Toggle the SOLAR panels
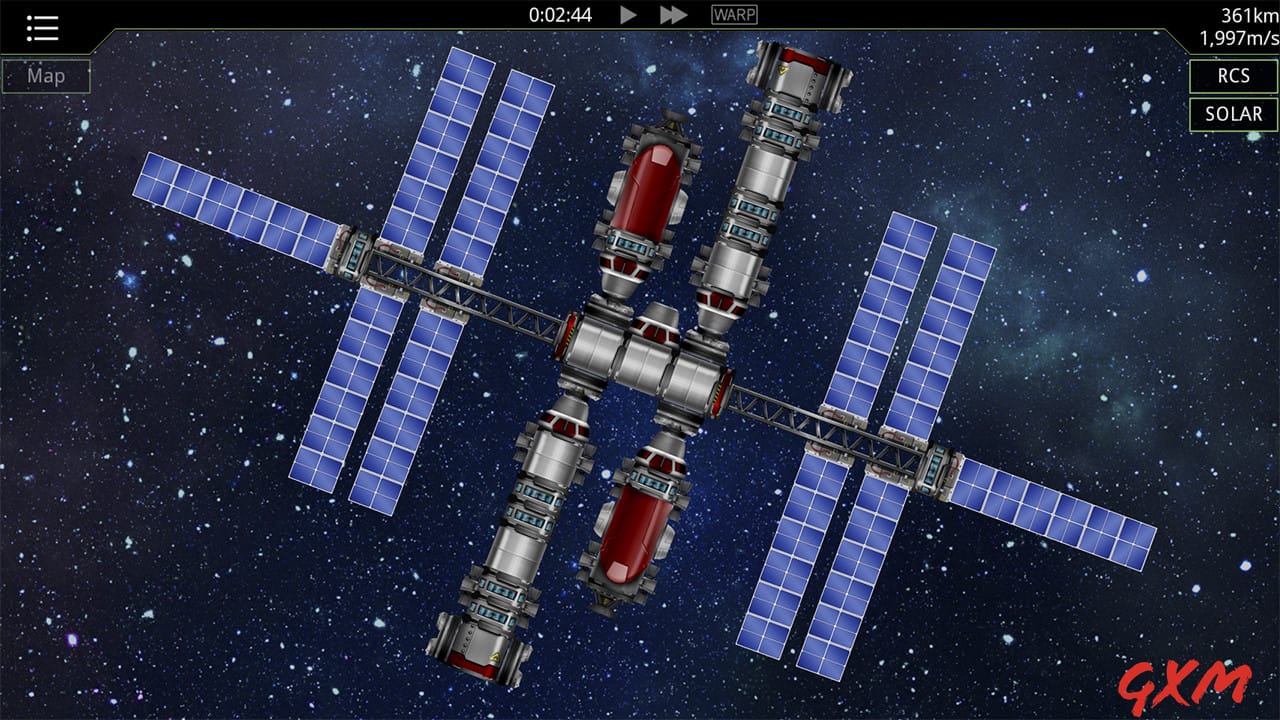 [1233, 114]
